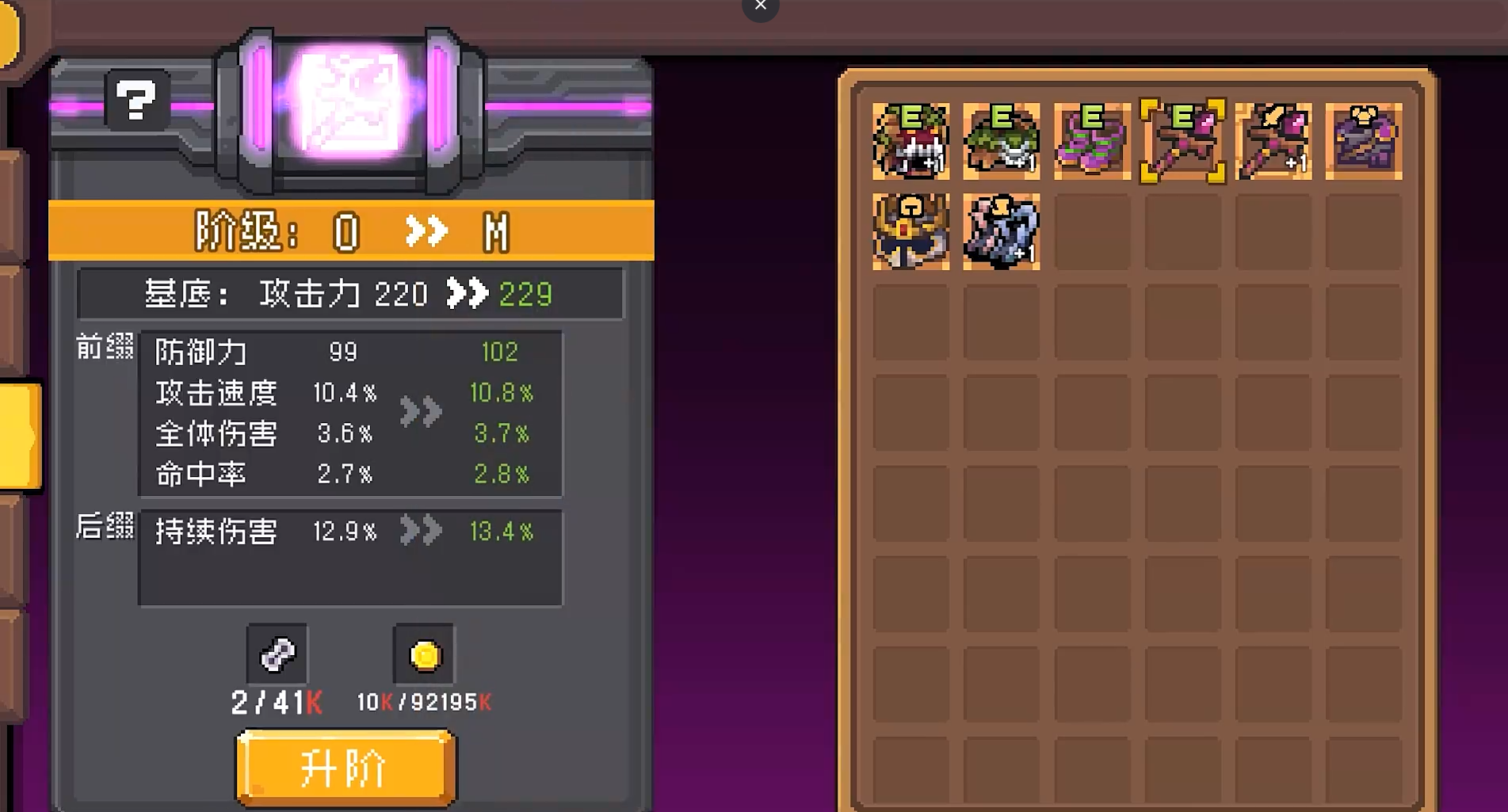Select the silver-blue boots +1 item
This screenshot has width=1508, height=812.
pyautogui.click(x=1001, y=231)
